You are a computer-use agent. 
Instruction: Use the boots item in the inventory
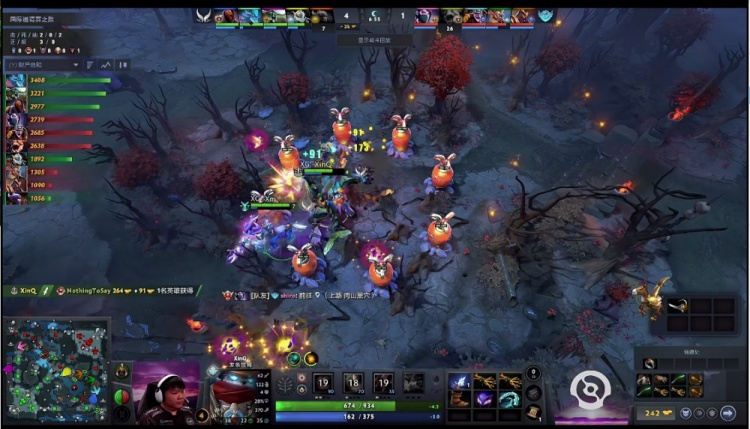coord(460,399)
